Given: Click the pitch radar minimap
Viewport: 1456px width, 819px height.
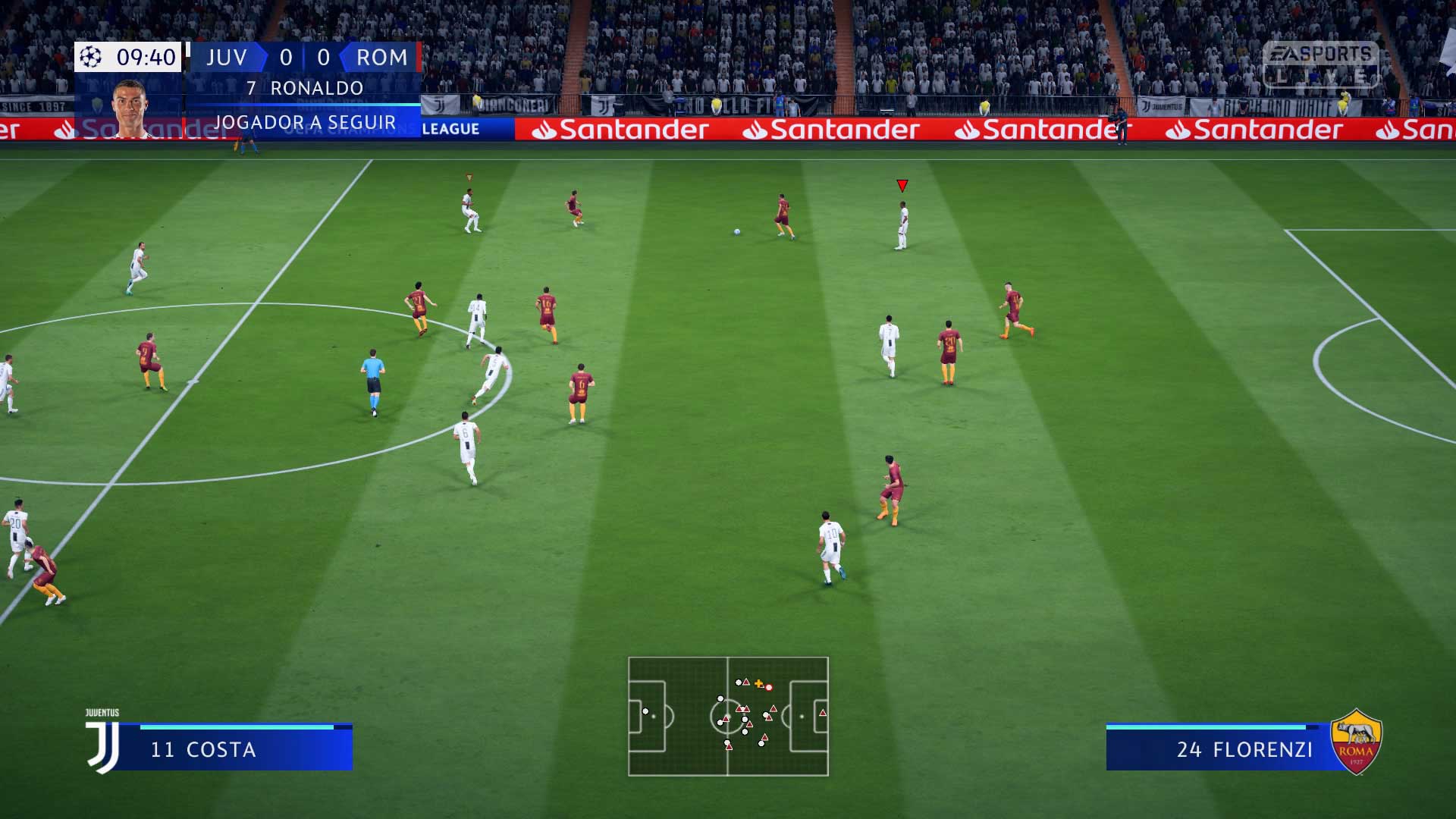Looking at the screenshot, I should tap(728, 716).
